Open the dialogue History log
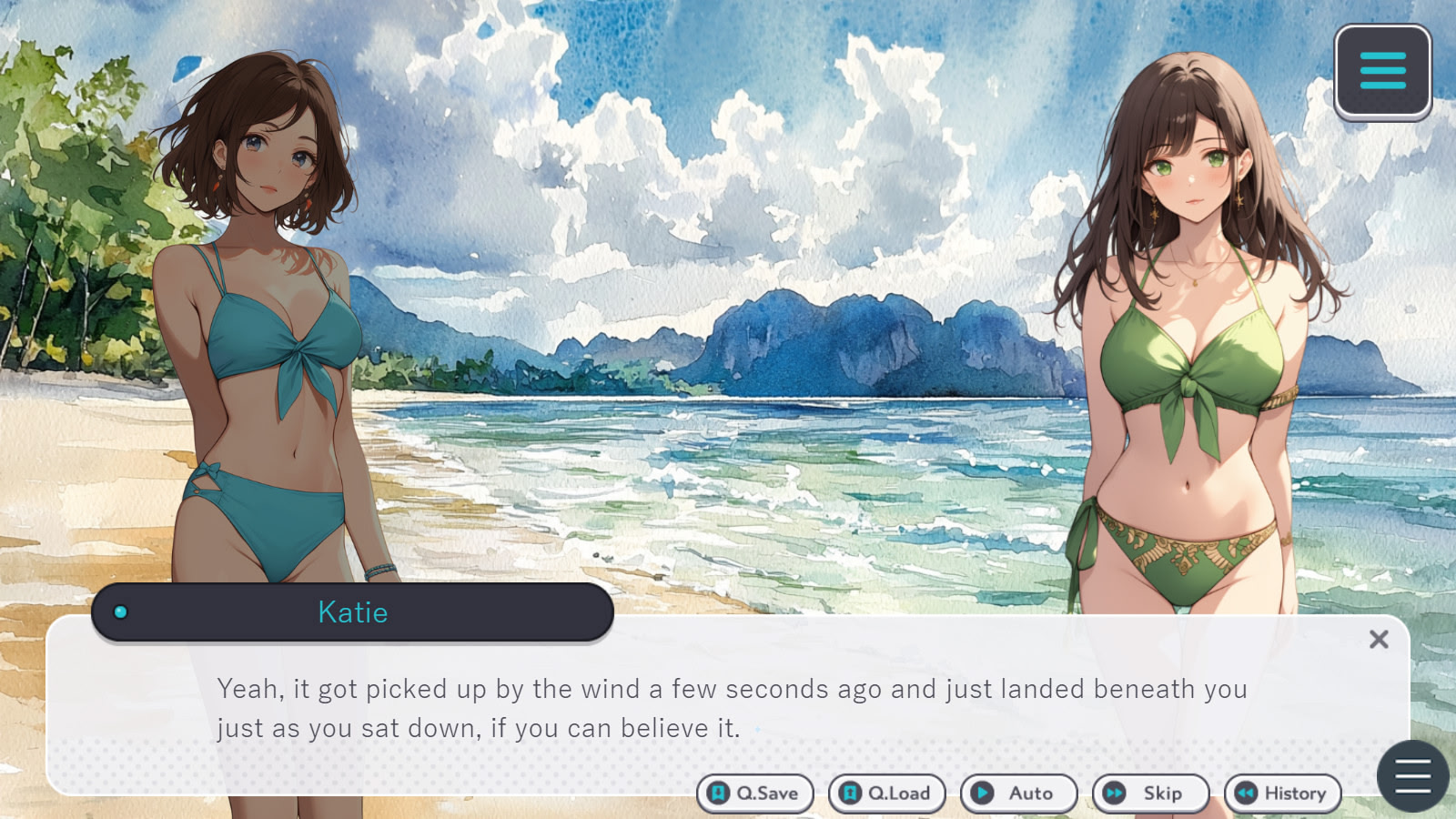This screenshot has height=819, width=1456. click(1282, 794)
